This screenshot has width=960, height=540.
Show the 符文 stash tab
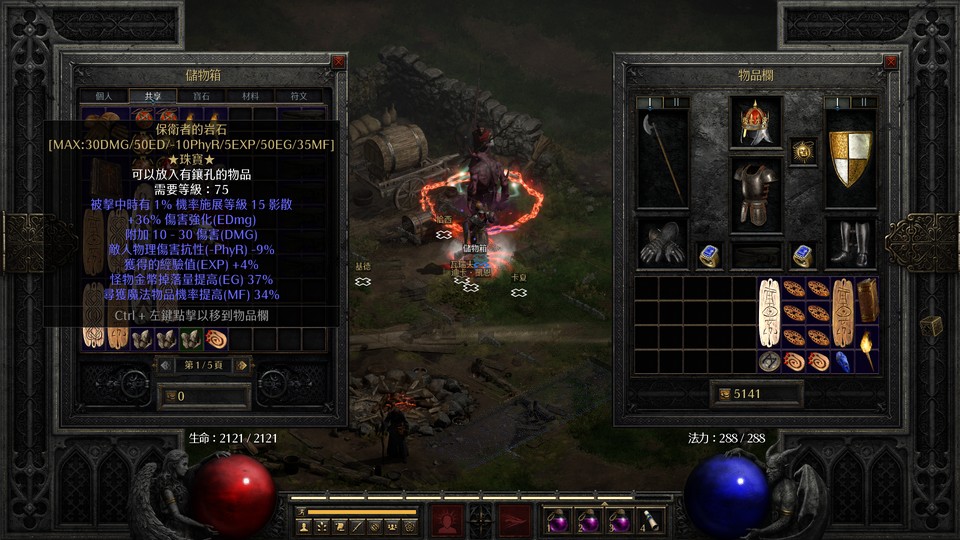coord(299,96)
